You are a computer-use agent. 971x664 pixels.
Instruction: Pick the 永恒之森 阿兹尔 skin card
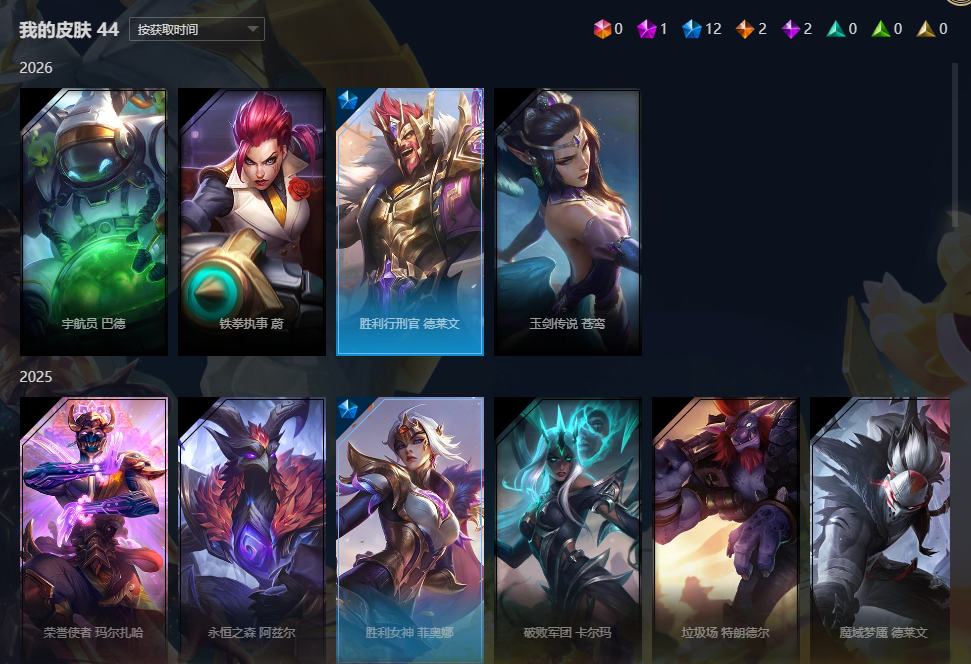pos(252,528)
